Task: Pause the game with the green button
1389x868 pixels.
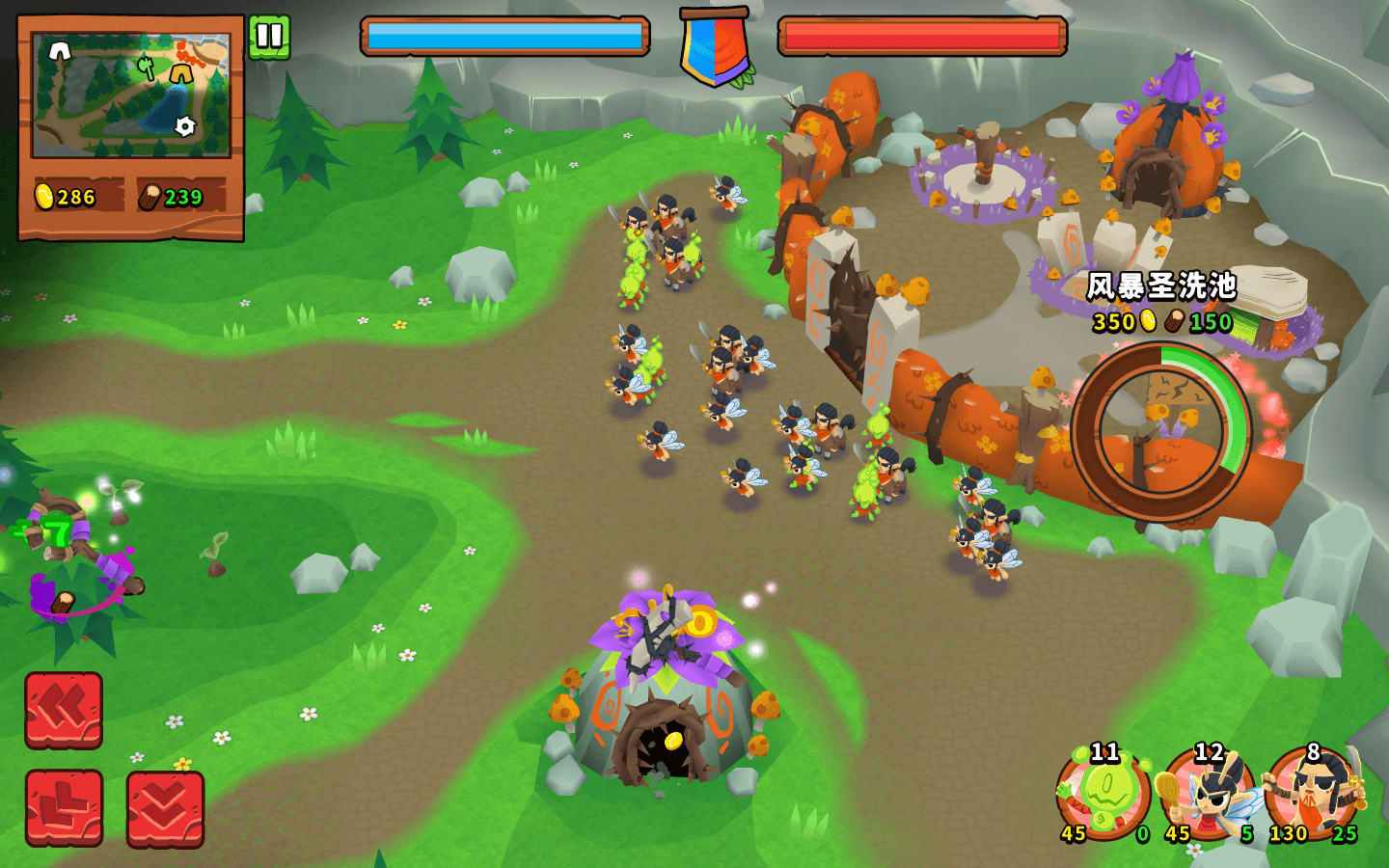Action: click(x=269, y=38)
